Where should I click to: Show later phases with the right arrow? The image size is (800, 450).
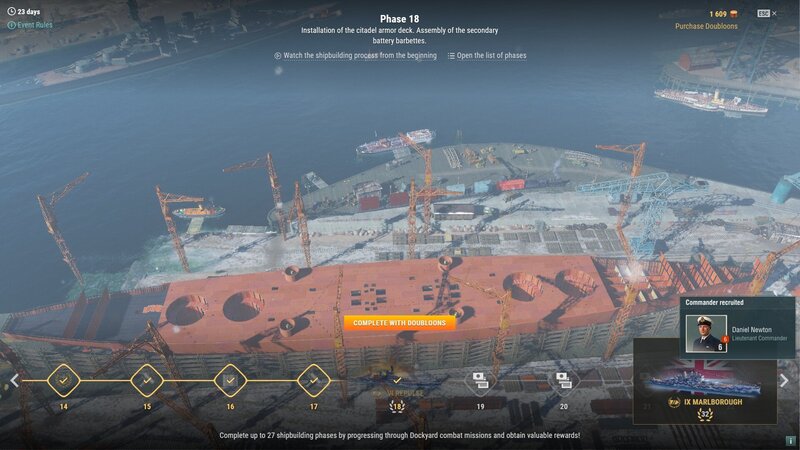click(x=786, y=380)
